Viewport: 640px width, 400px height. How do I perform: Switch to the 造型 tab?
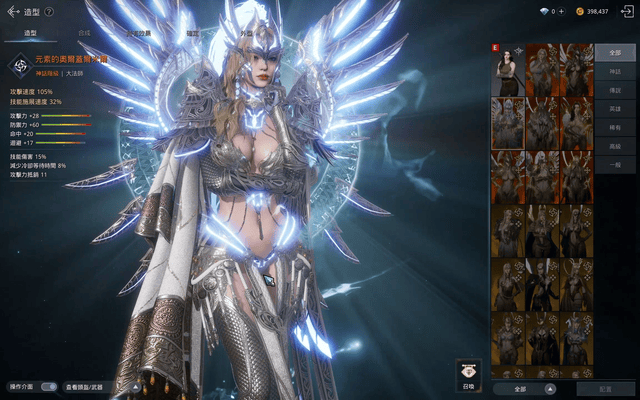[x=30, y=33]
